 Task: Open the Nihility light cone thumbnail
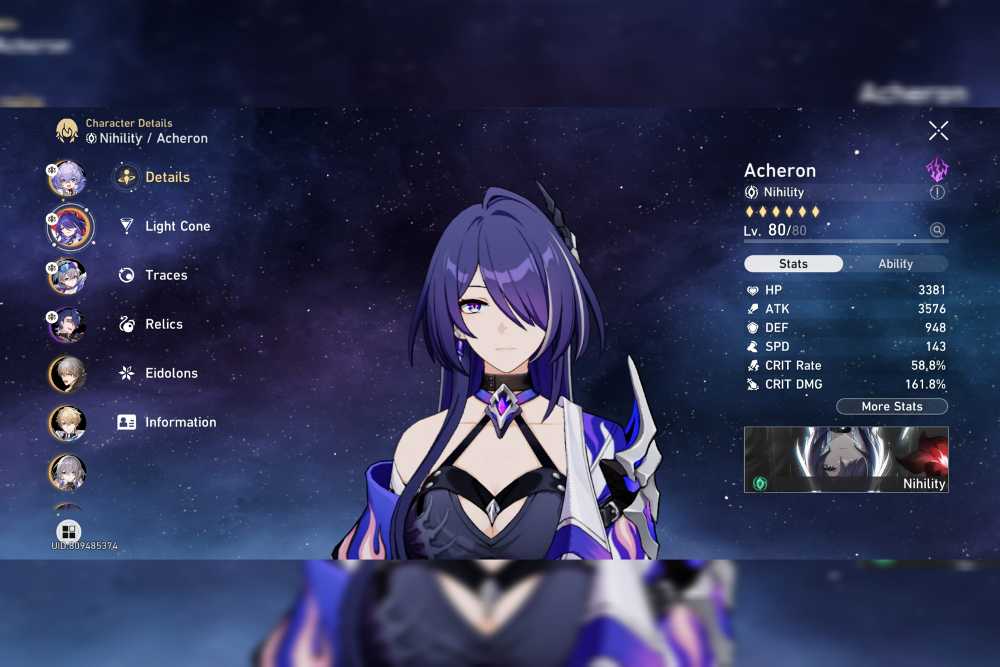click(x=846, y=459)
